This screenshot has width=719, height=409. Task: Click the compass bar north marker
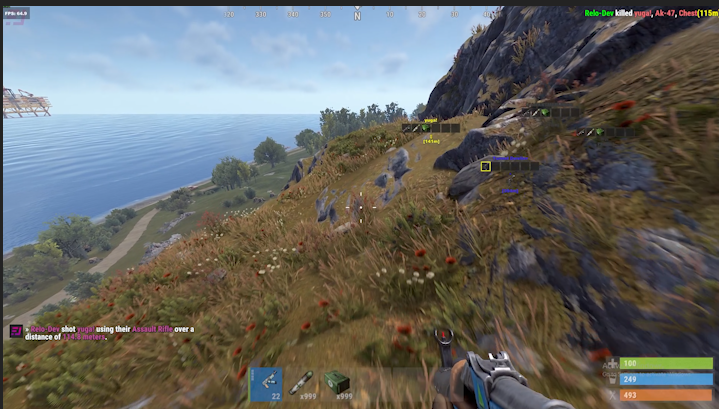tap(357, 16)
